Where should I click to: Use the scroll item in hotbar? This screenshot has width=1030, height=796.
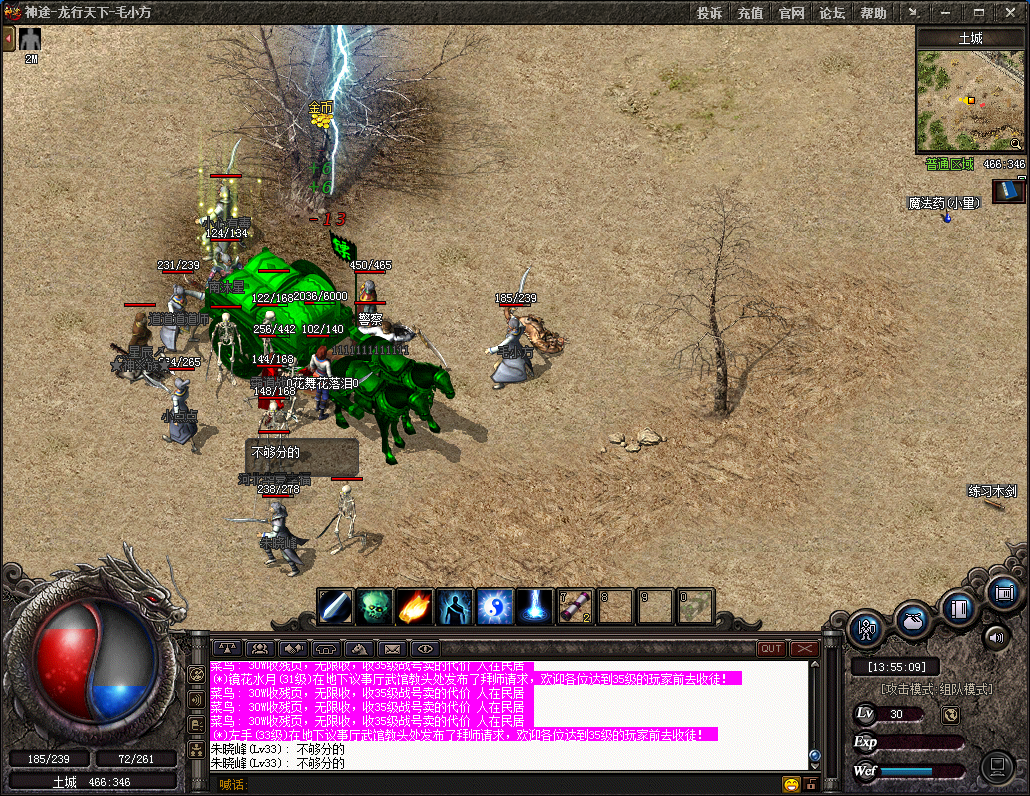tap(575, 606)
